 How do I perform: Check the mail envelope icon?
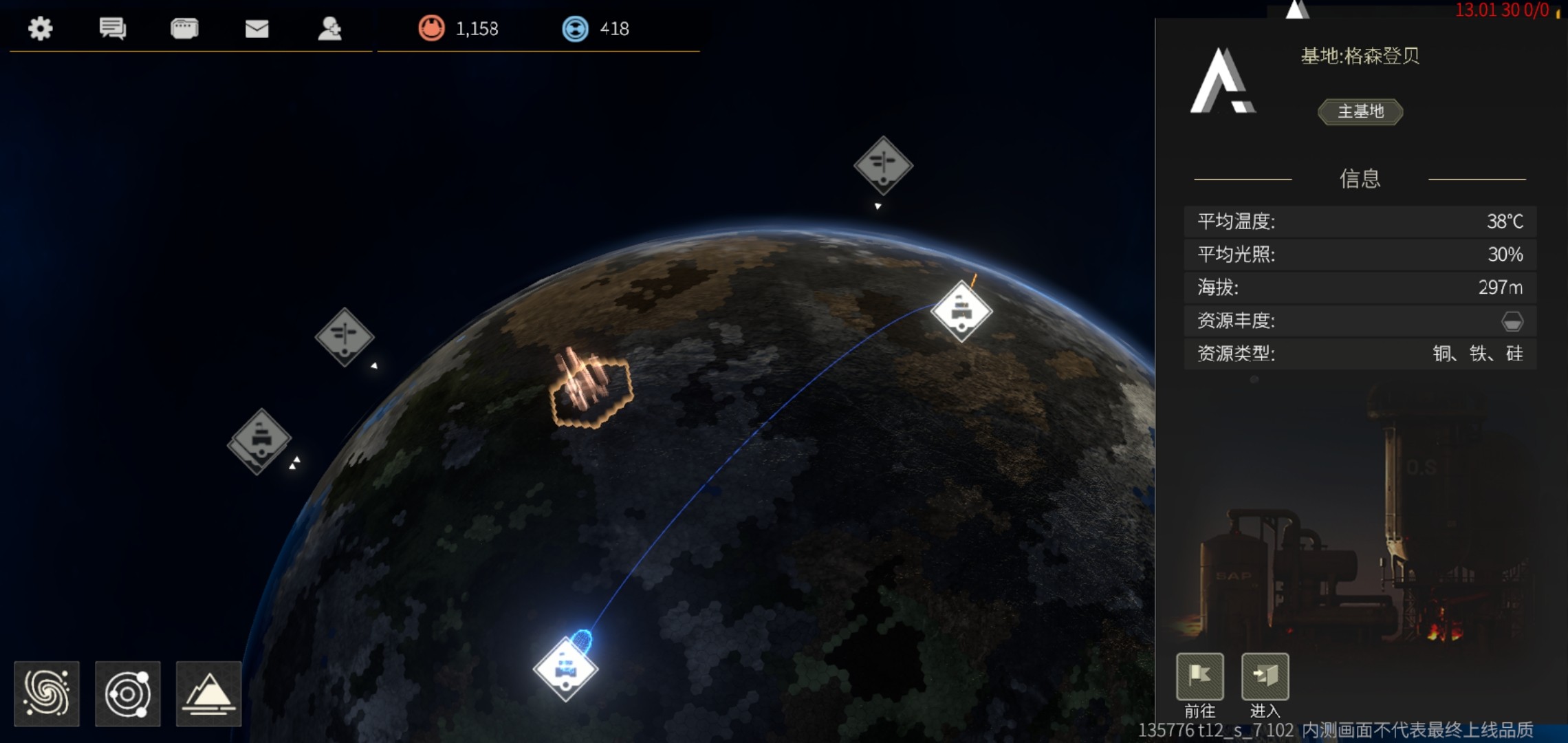pyautogui.click(x=257, y=28)
